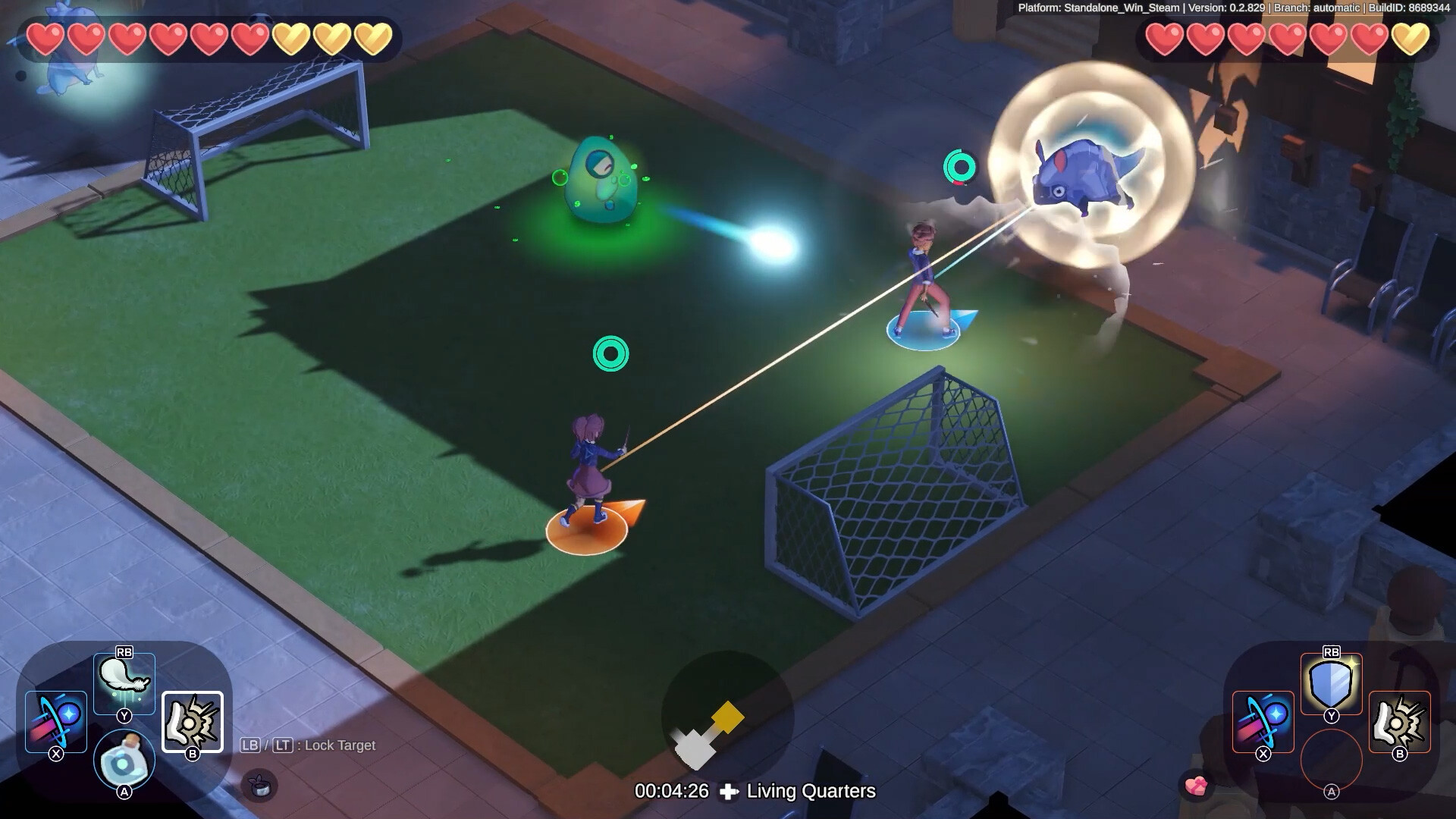Click the smack spell on the right player's wheel

[1398, 720]
